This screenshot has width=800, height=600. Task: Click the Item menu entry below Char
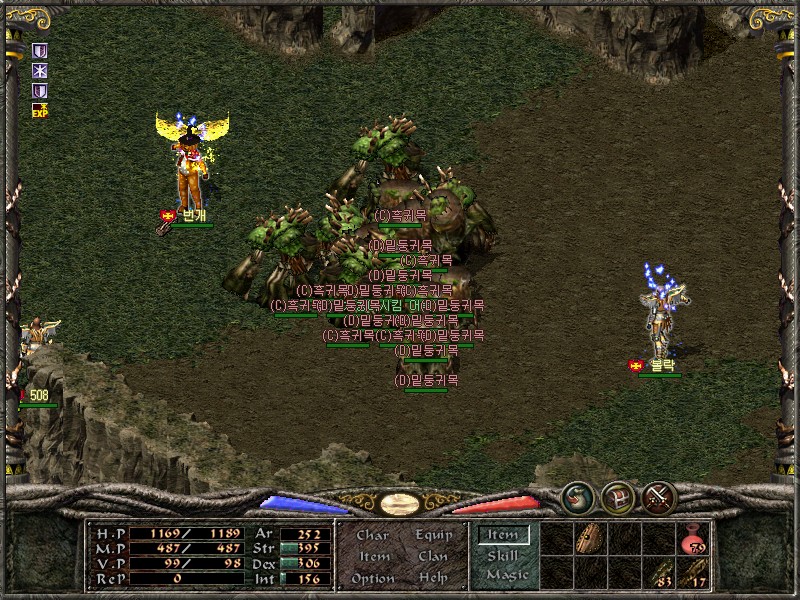point(373,556)
